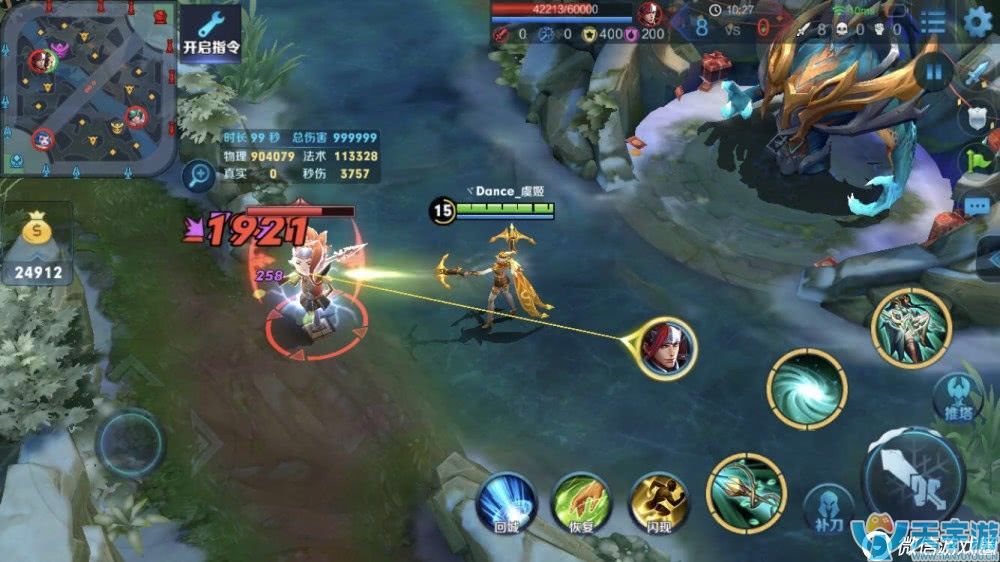Image resolution: width=1000 pixels, height=562 pixels.
Task: Open the gold coin shop button
Action: [x=38, y=245]
